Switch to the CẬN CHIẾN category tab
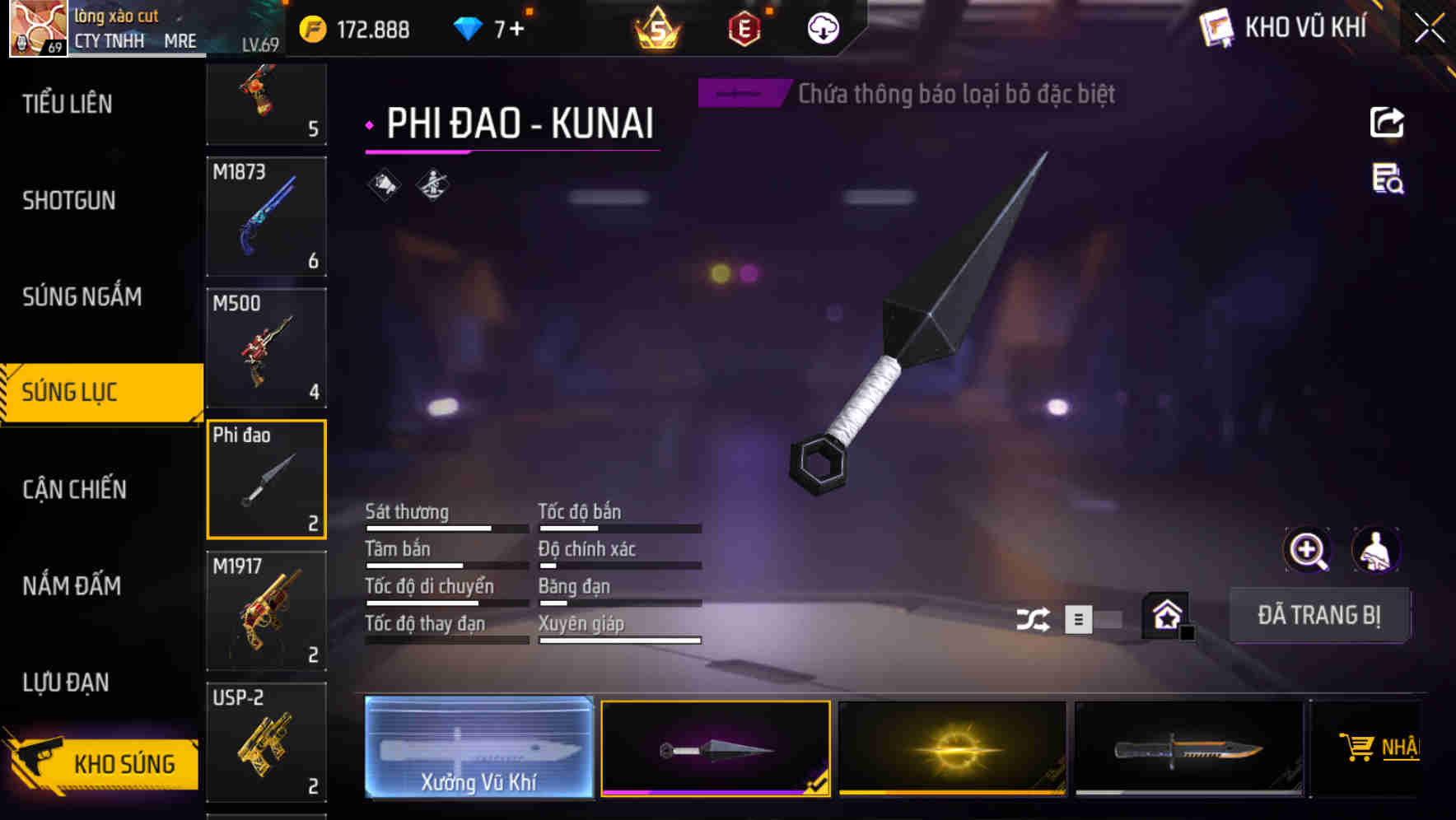This screenshot has height=820, width=1456. tap(72, 489)
